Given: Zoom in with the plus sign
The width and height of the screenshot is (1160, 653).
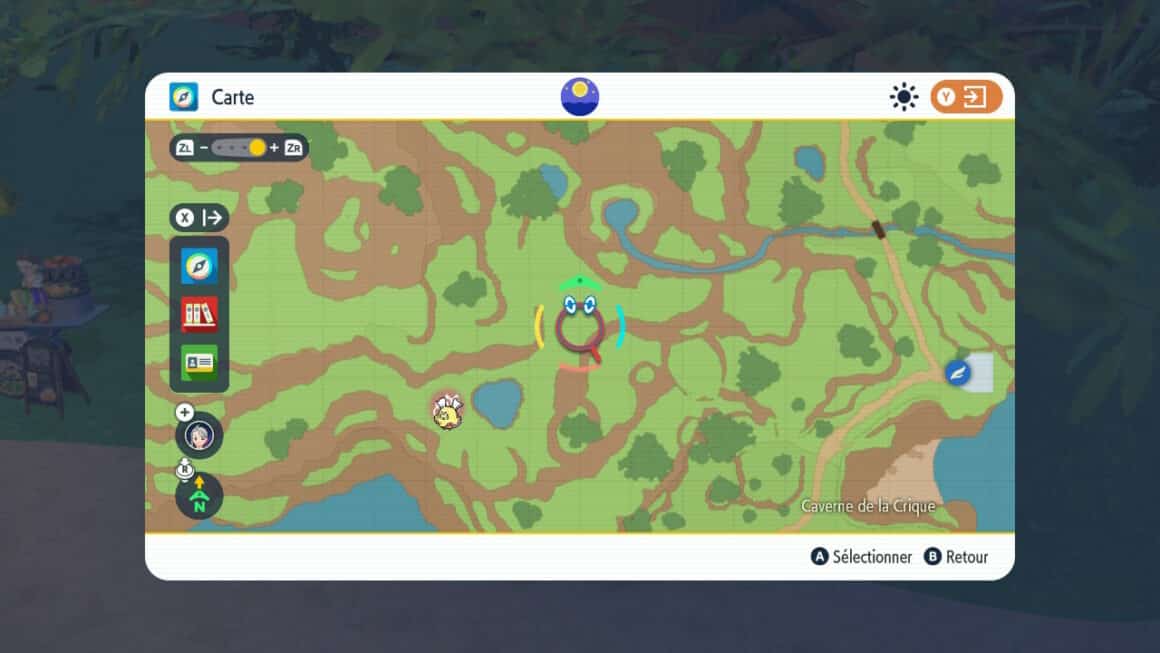Looking at the screenshot, I should (x=274, y=148).
